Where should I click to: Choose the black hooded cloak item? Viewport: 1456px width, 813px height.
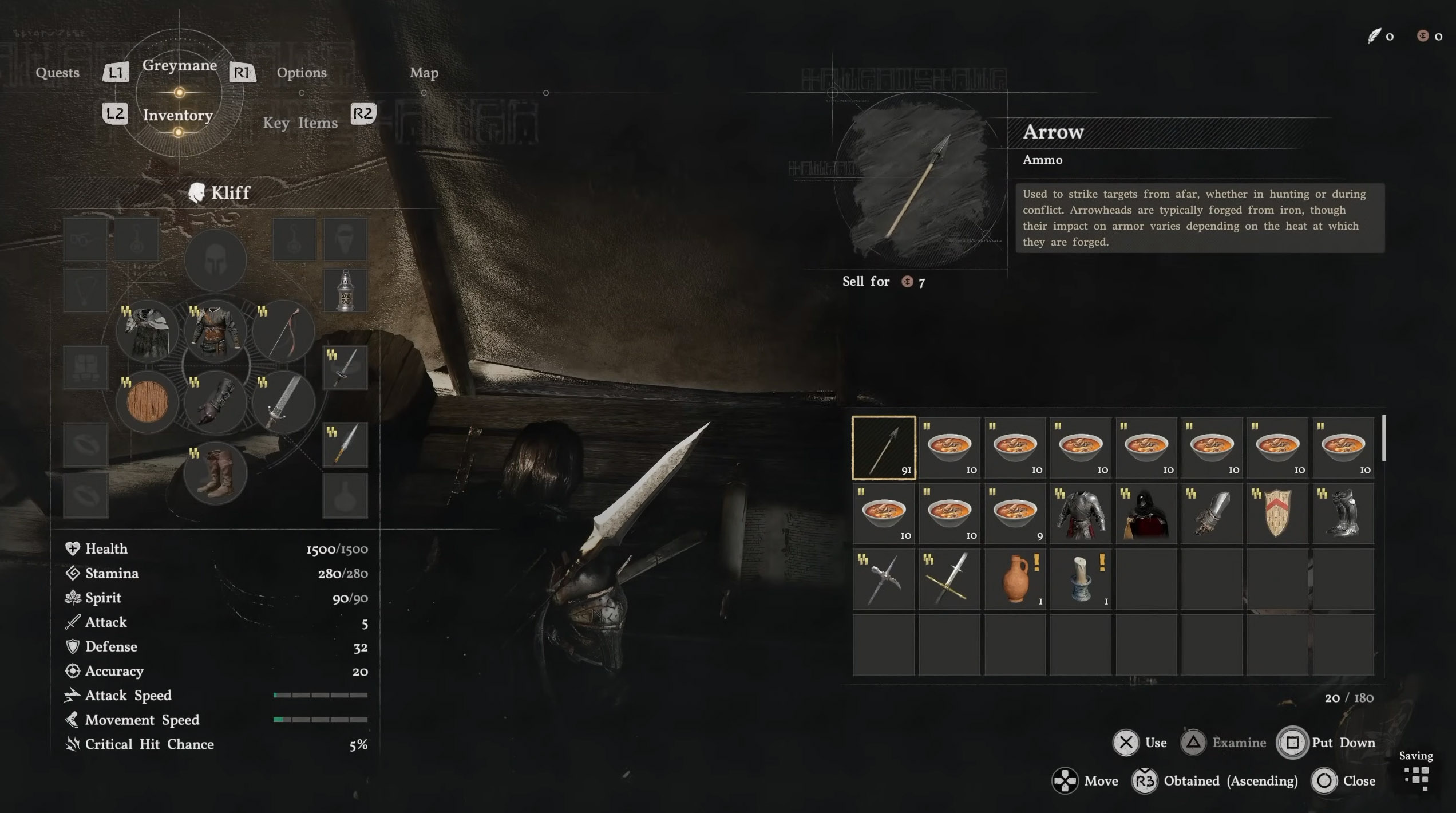point(1146,514)
